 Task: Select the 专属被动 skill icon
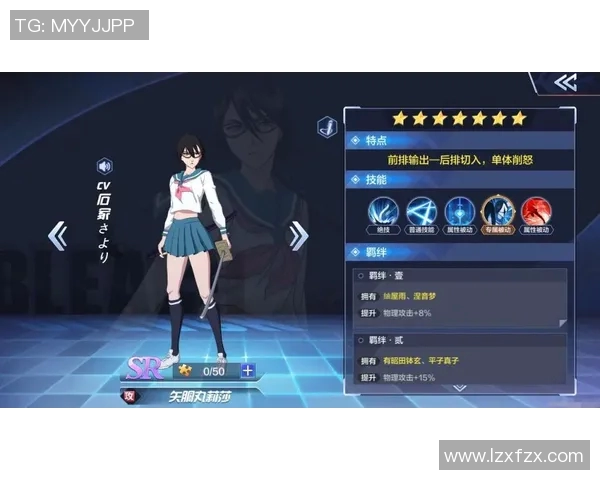click(498, 212)
